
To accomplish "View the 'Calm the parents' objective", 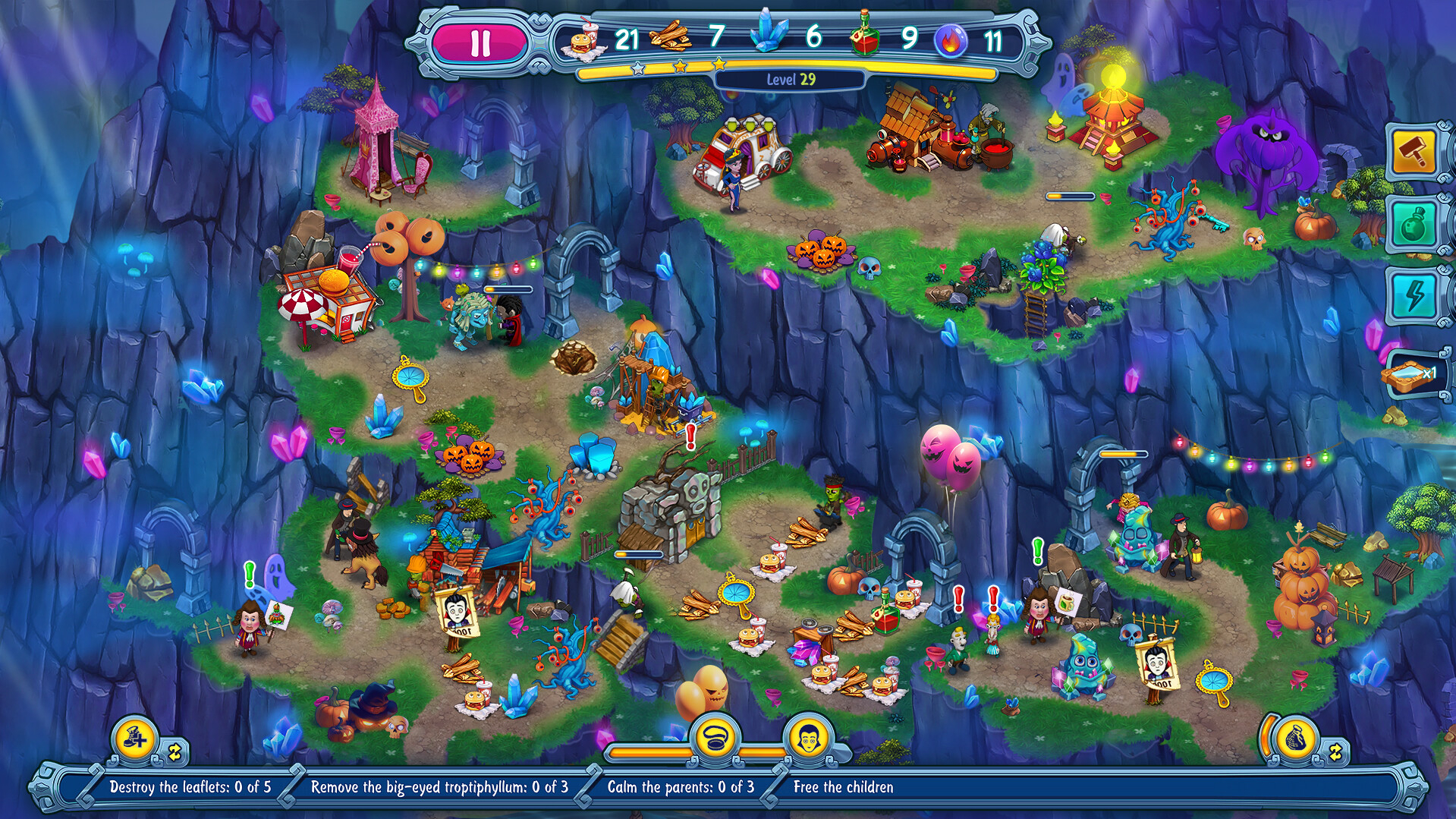I will click(x=681, y=787).
